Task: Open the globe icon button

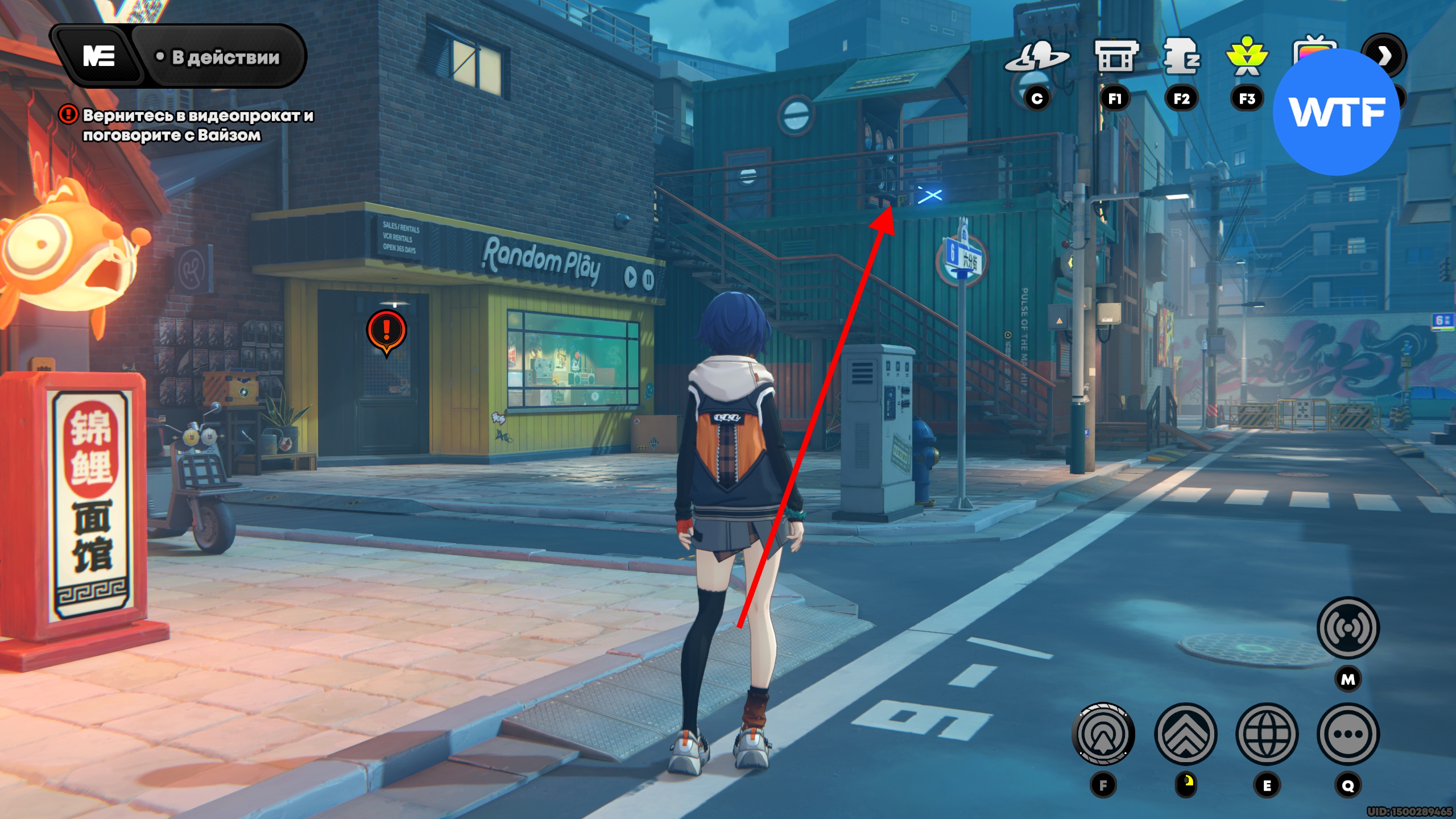Action: [x=1267, y=734]
